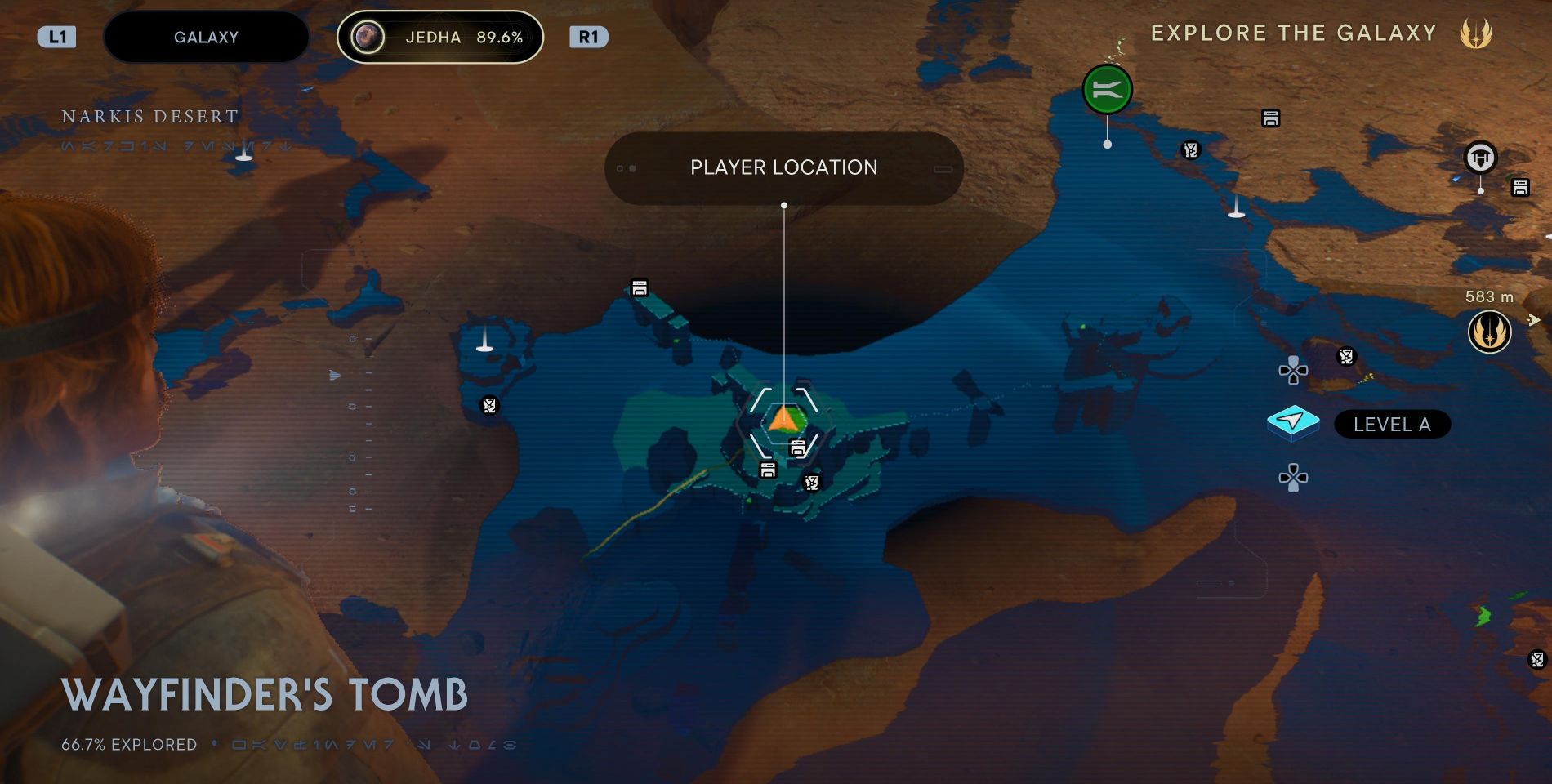Select the databank icon southeast of the player
The image size is (1552, 784).
[x=811, y=482]
